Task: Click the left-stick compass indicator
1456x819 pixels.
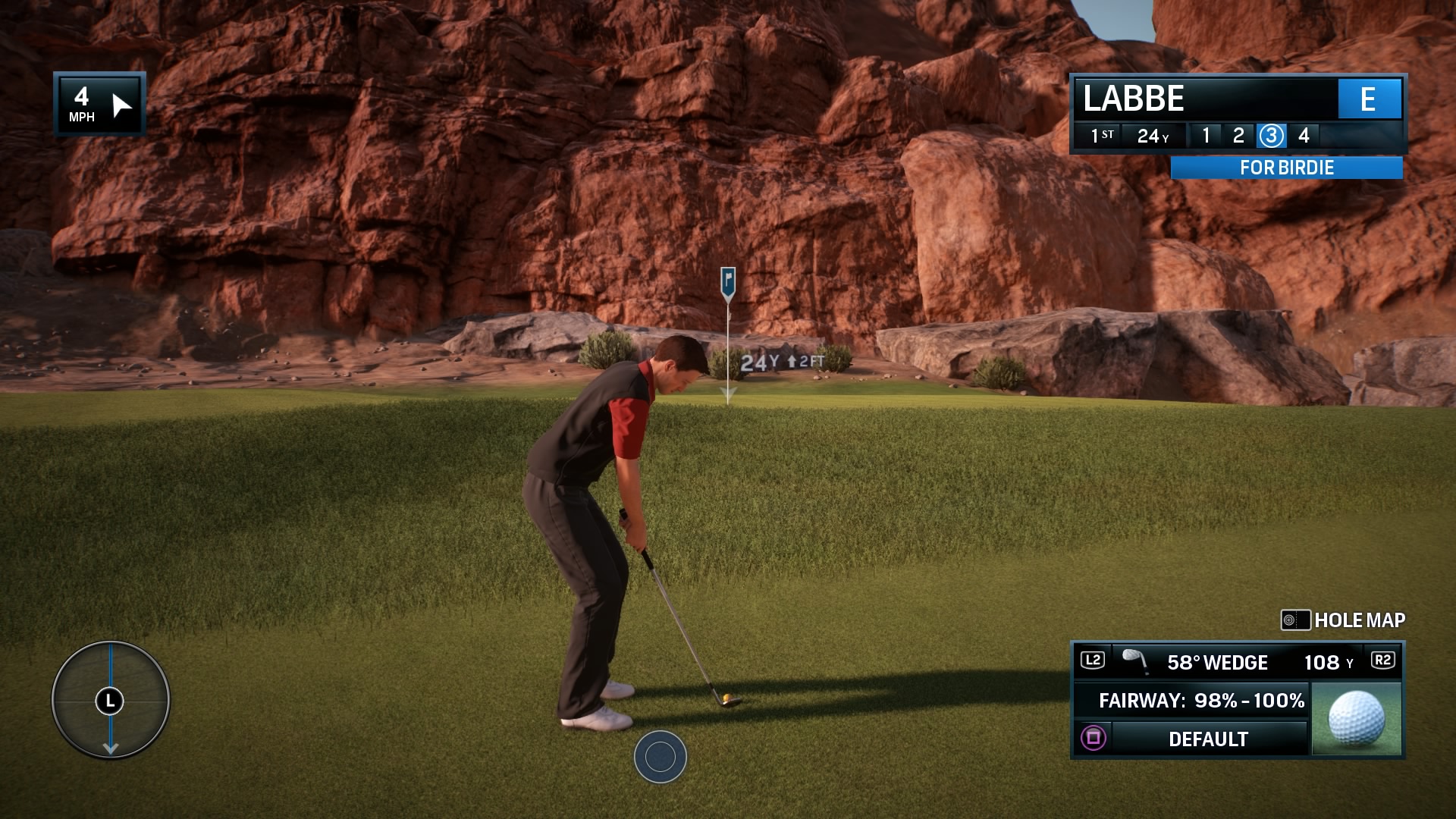Action: [110, 701]
